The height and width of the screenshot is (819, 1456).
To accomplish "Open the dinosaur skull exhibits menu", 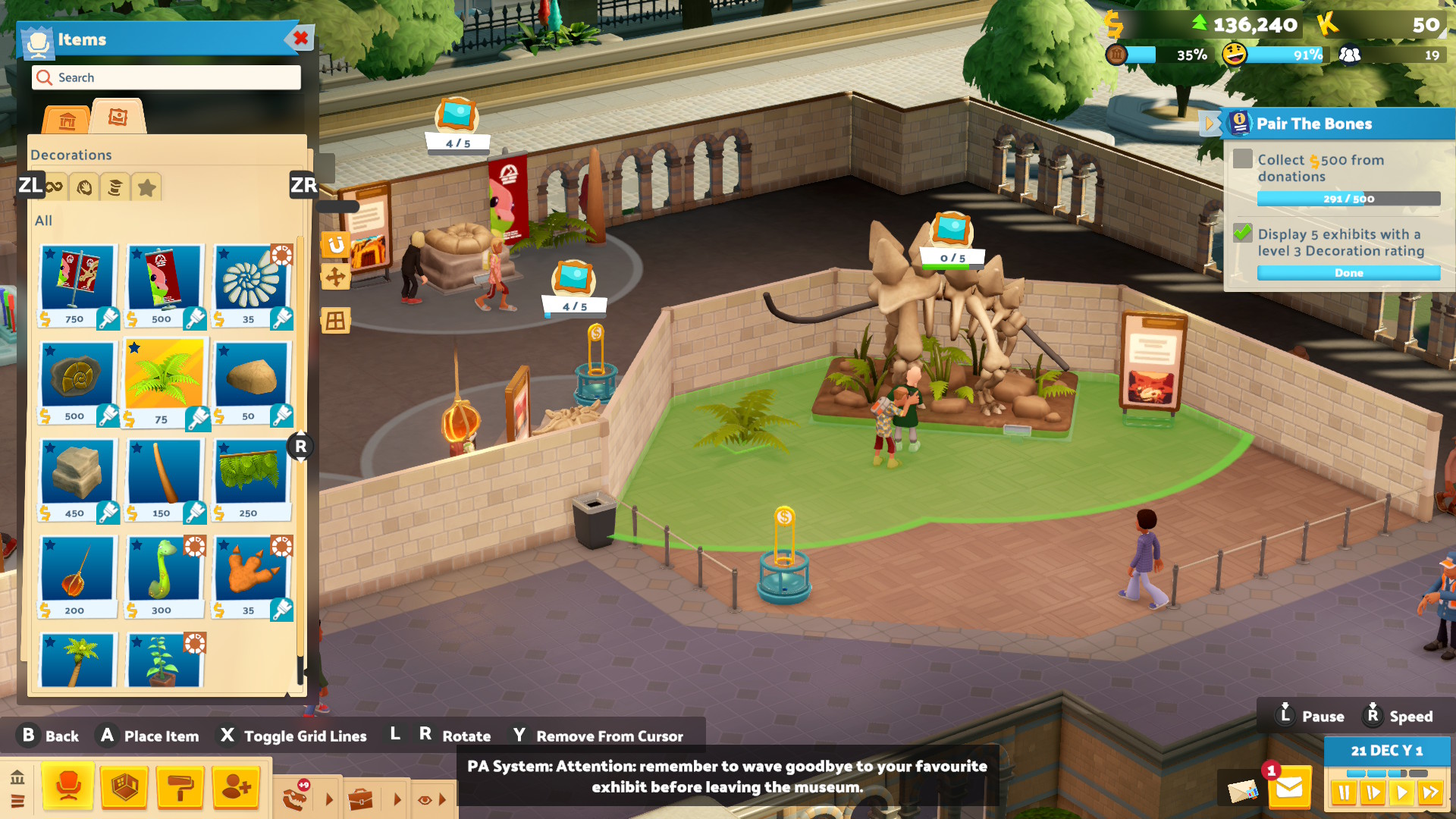I will tap(296, 798).
